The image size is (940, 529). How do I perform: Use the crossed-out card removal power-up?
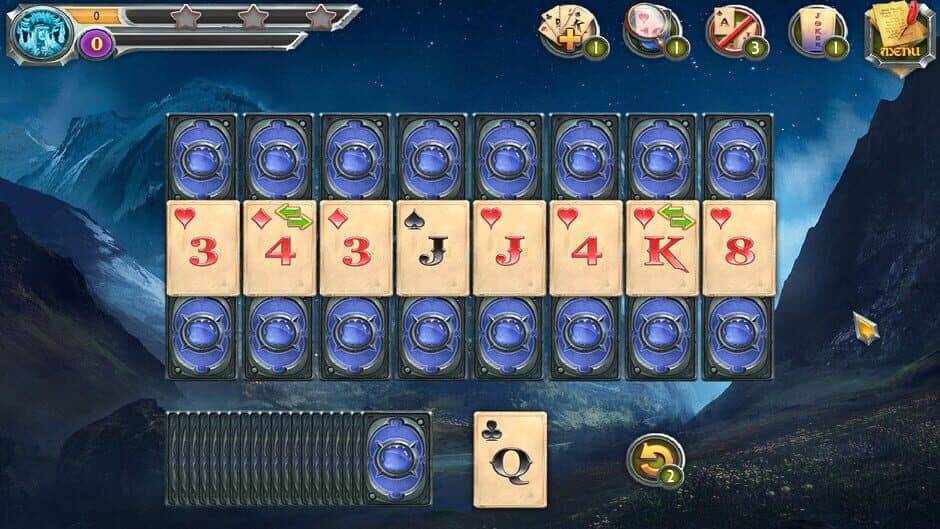pos(736,30)
